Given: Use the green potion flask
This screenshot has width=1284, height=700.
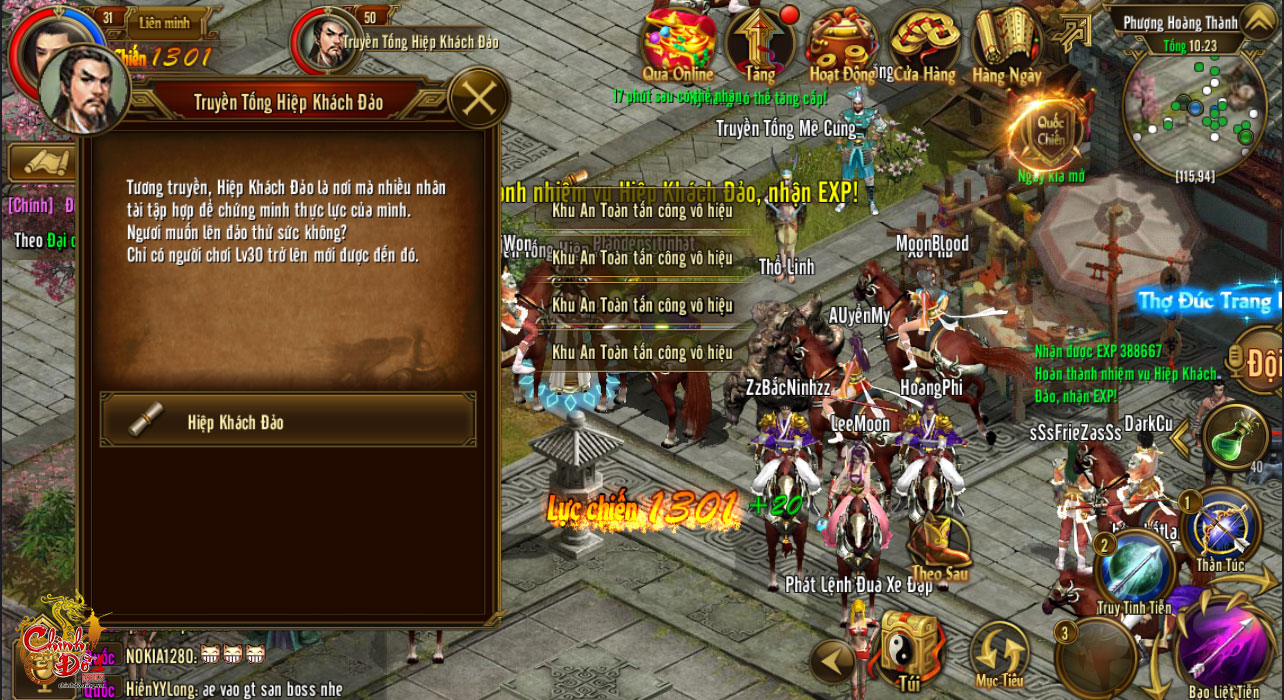Looking at the screenshot, I should (x=1236, y=437).
